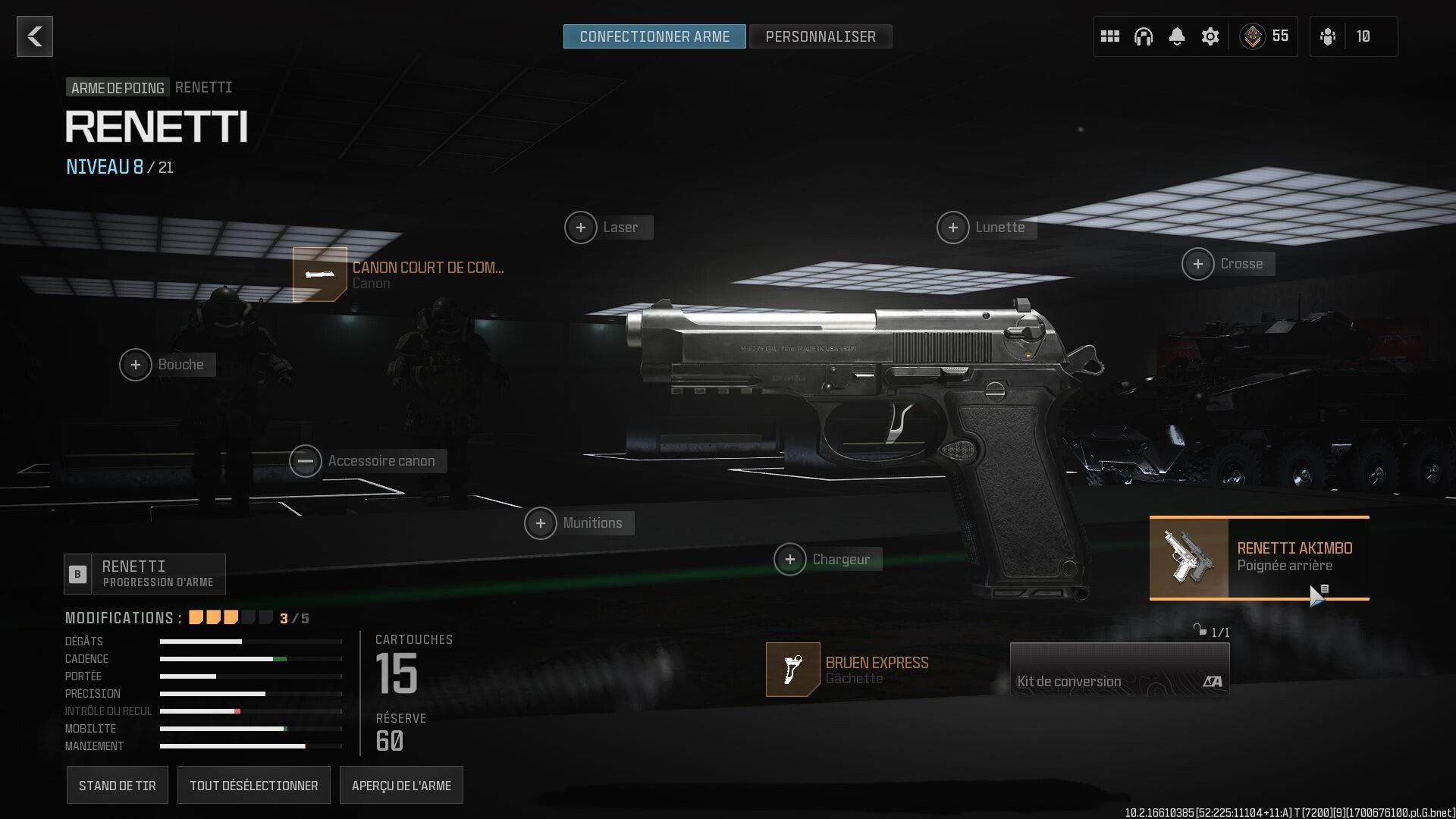Screen dimensions: 1456x819
Task: Switch to the Personnaliser tab
Action: pyautogui.click(x=821, y=36)
